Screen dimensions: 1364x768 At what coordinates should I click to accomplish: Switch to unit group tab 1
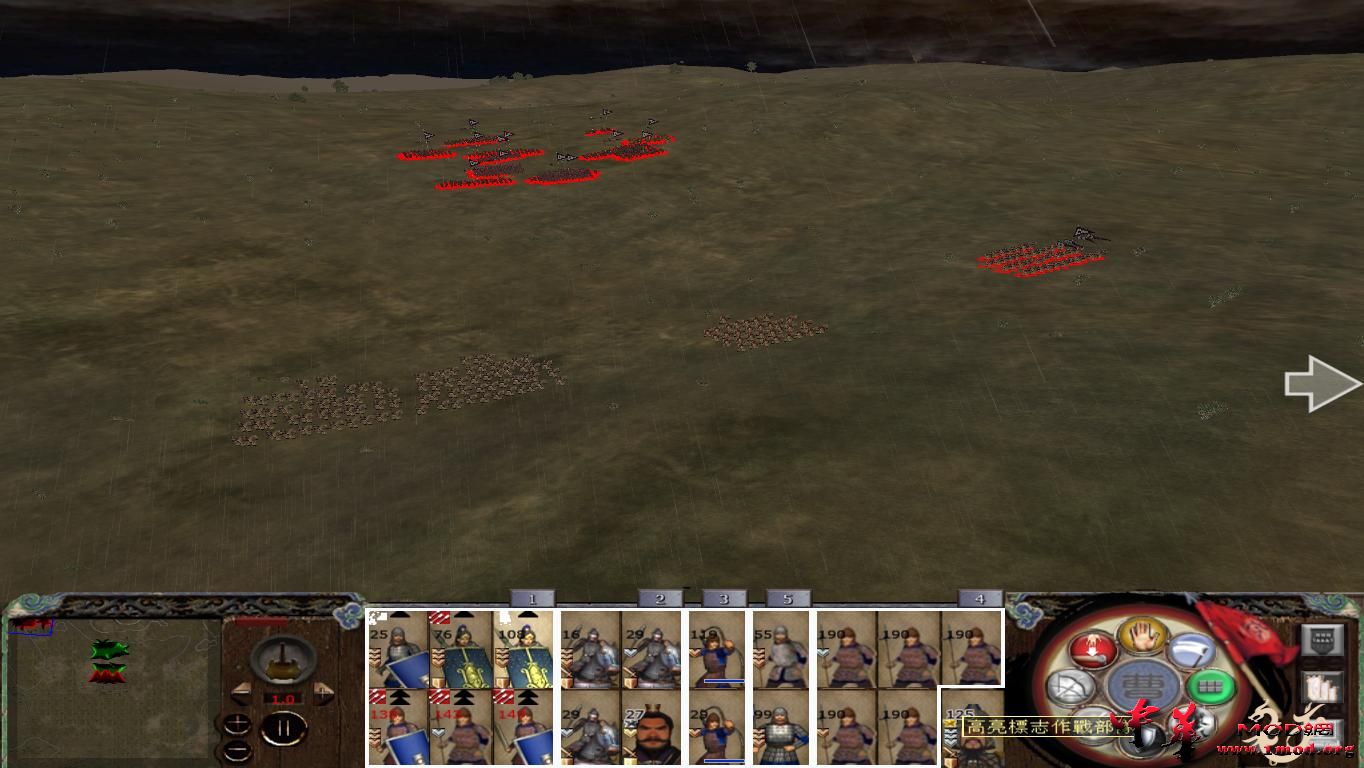point(533,597)
